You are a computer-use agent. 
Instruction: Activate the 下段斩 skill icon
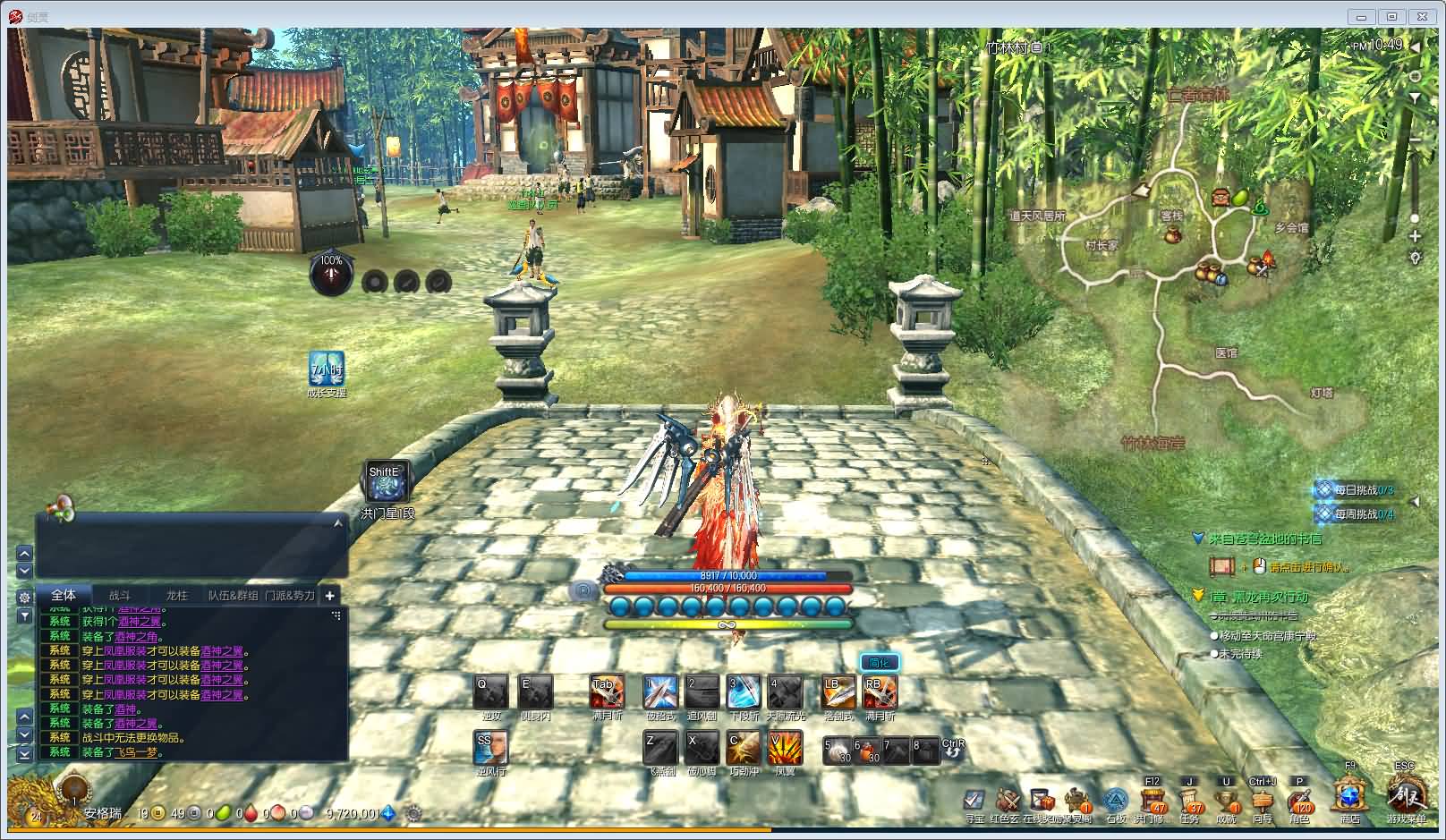pyautogui.click(x=744, y=692)
